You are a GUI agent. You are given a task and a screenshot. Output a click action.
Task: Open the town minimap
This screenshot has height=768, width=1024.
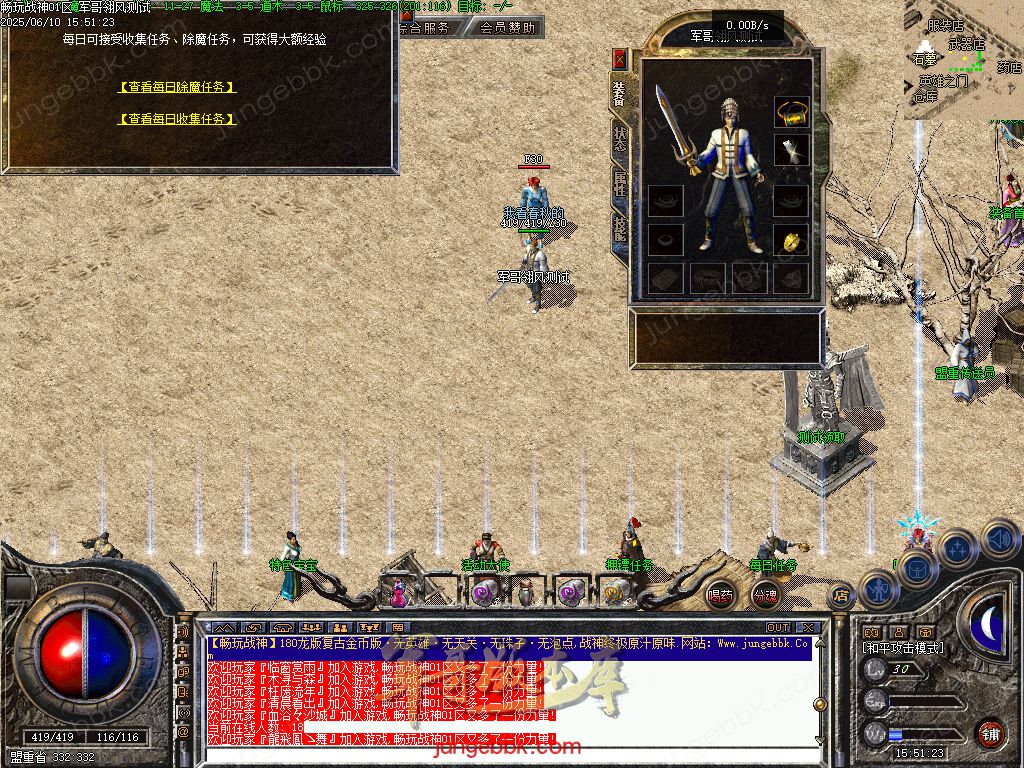click(964, 60)
